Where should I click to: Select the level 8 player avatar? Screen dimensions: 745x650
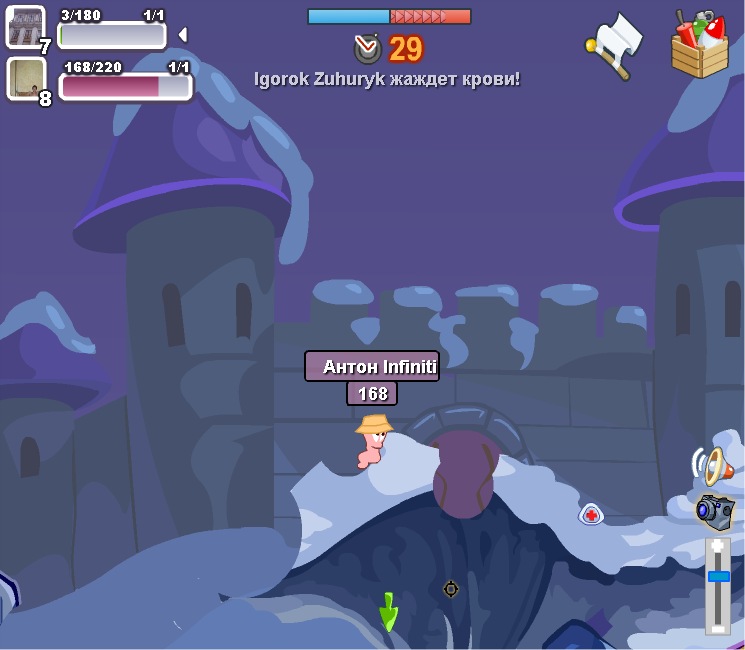[x=25, y=78]
